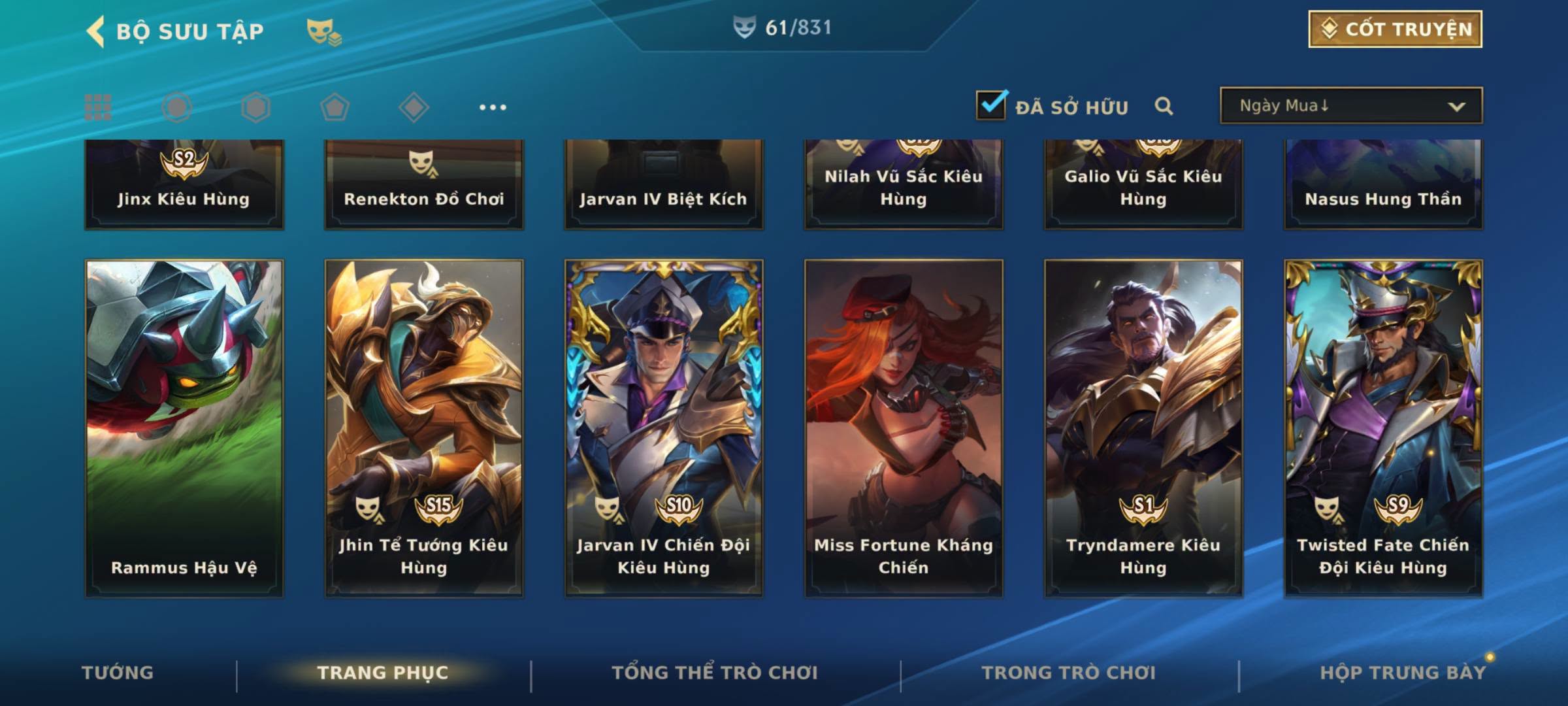Select the grid all-skins filter icon
1568x706 pixels.
point(98,107)
